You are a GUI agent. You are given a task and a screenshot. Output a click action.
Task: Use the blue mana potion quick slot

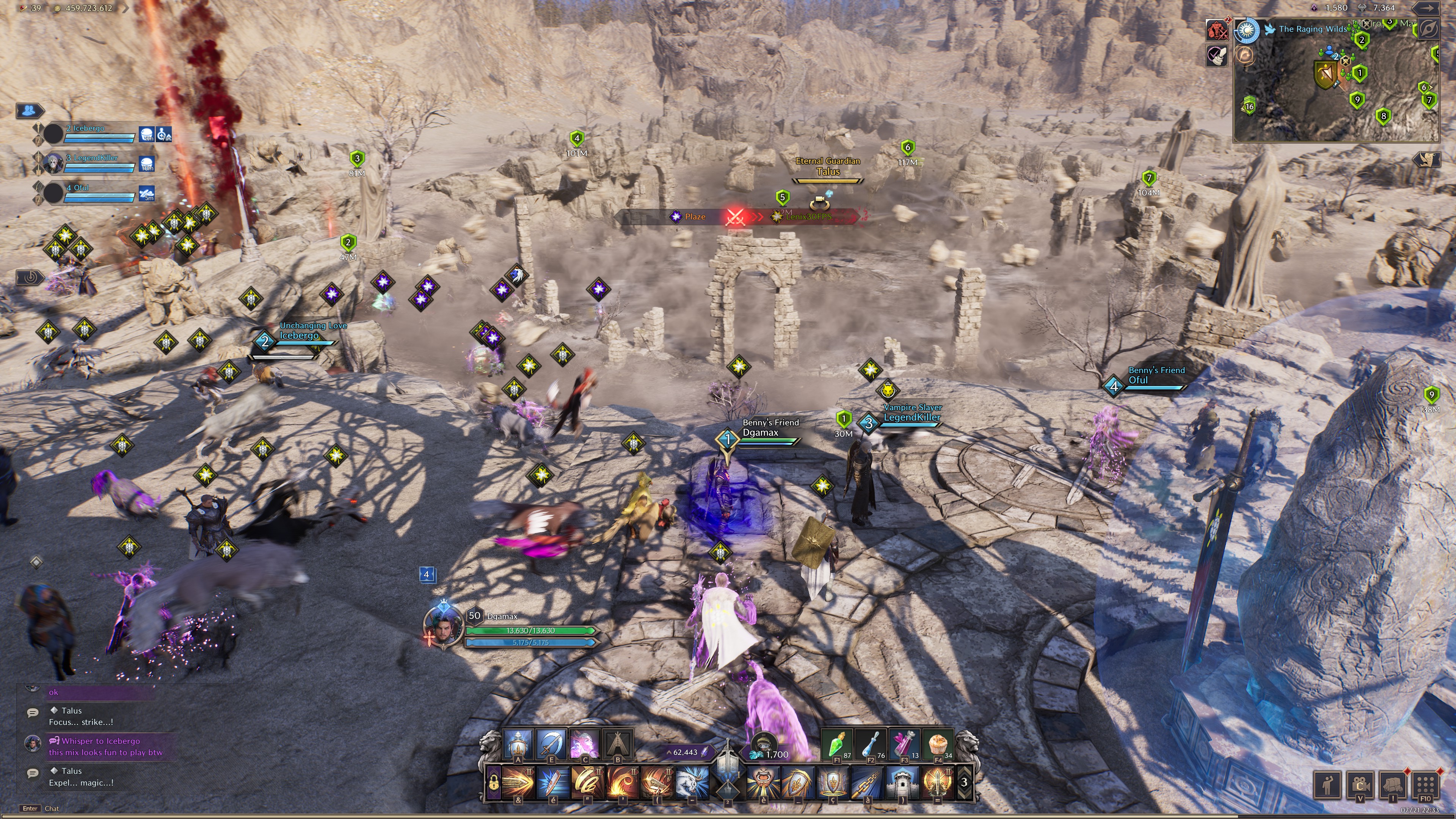tap(871, 744)
